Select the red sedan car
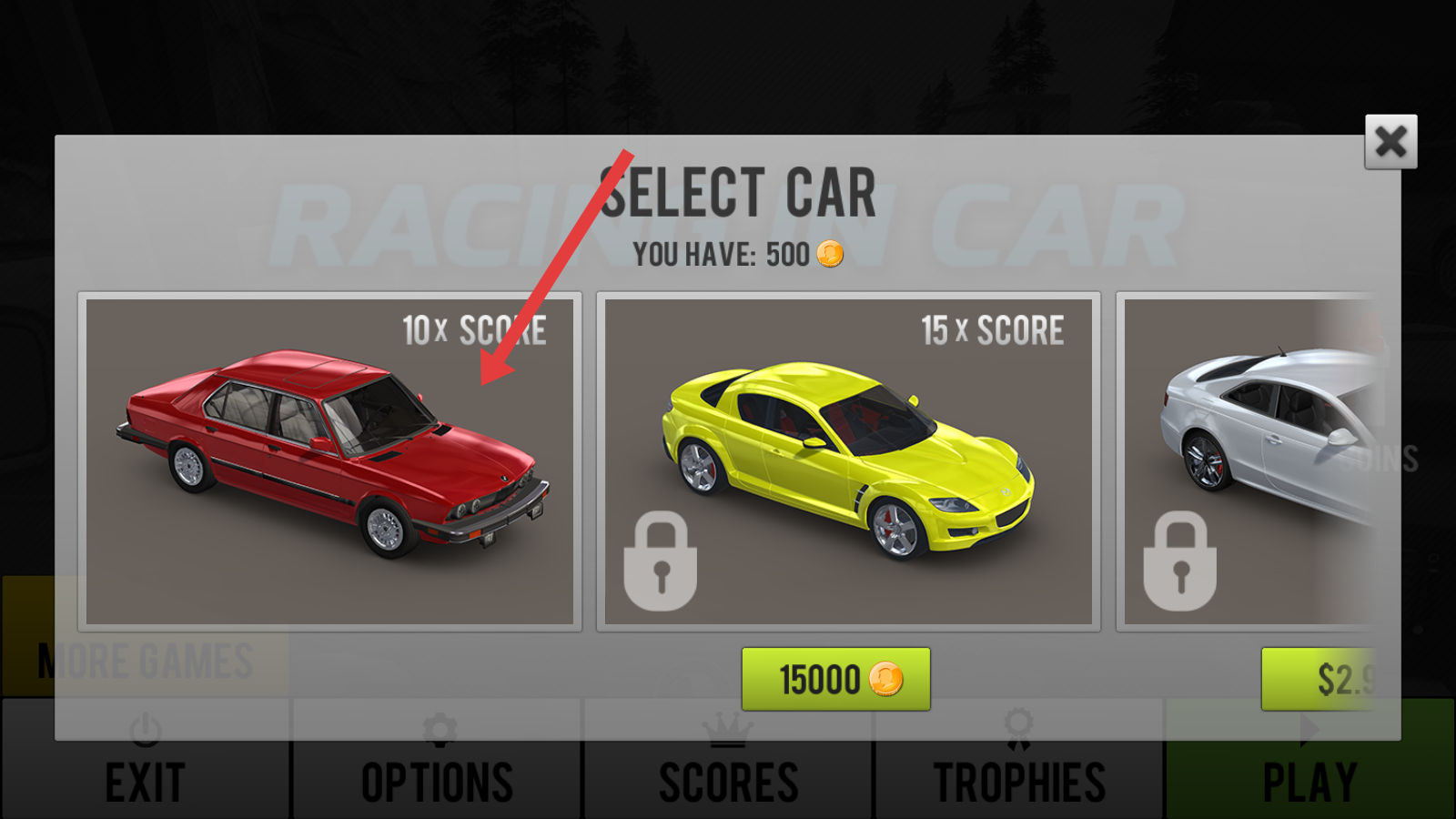The height and width of the screenshot is (819, 1456). click(329, 461)
